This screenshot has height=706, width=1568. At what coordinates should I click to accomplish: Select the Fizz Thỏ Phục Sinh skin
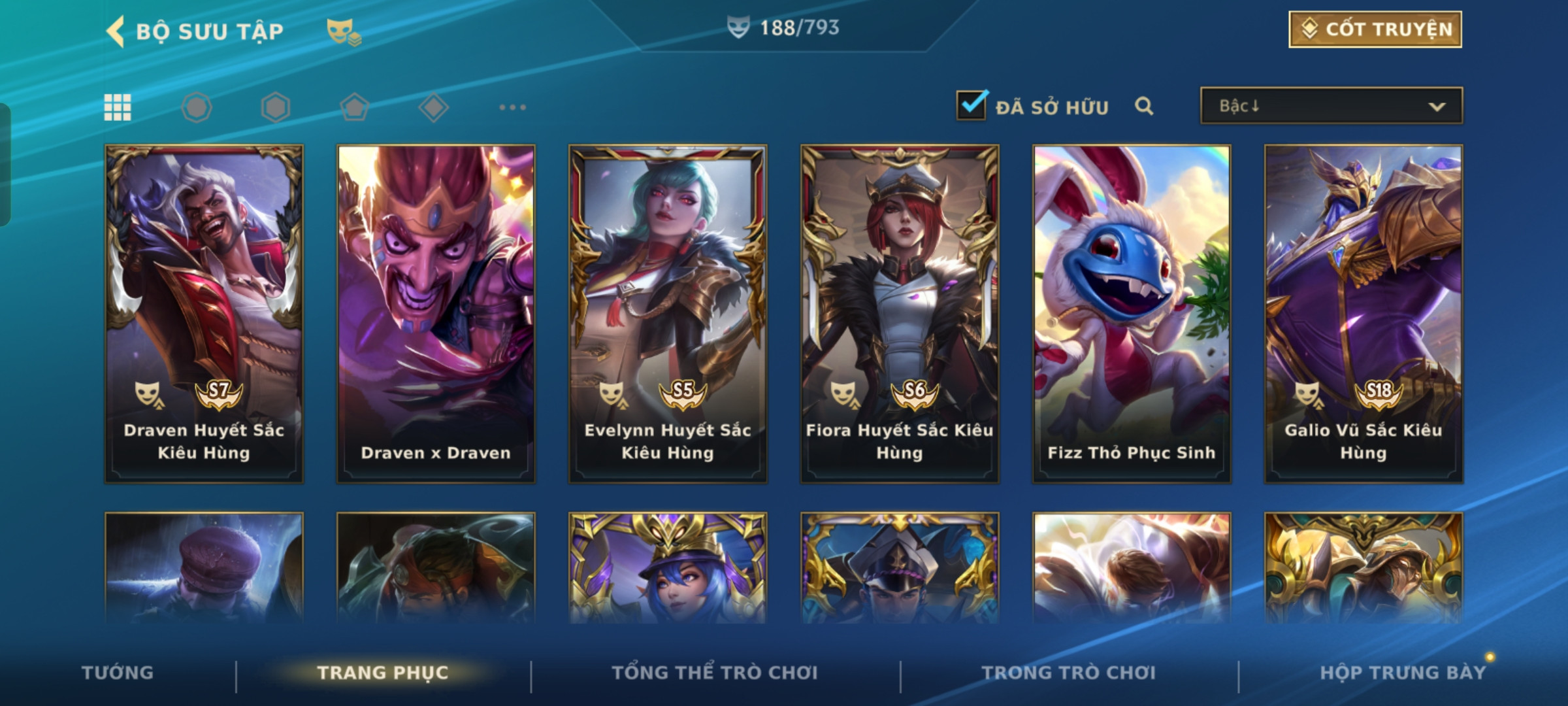(x=1132, y=314)
